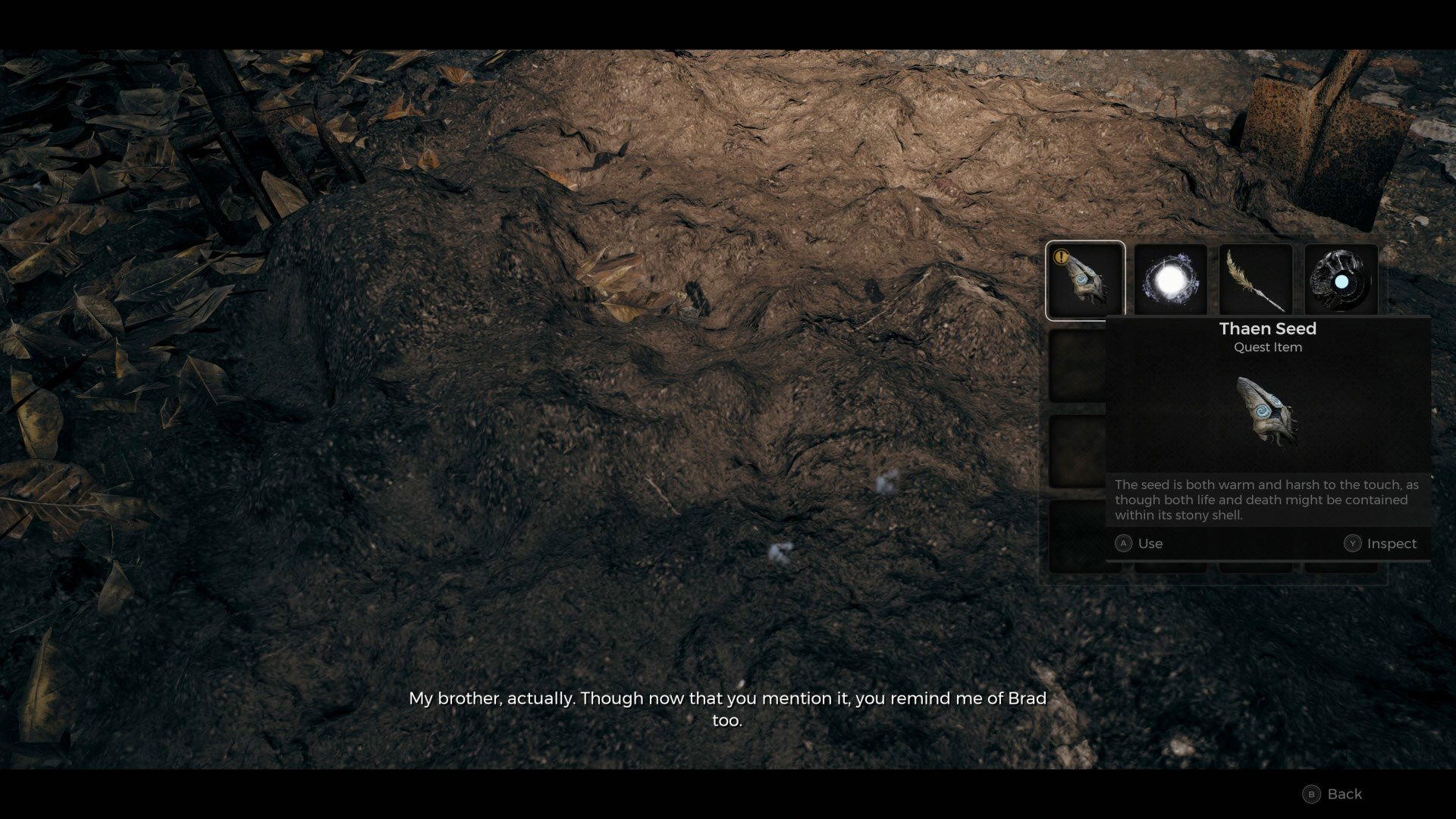Inspect the Thaen Seed

pos(1380,544)
